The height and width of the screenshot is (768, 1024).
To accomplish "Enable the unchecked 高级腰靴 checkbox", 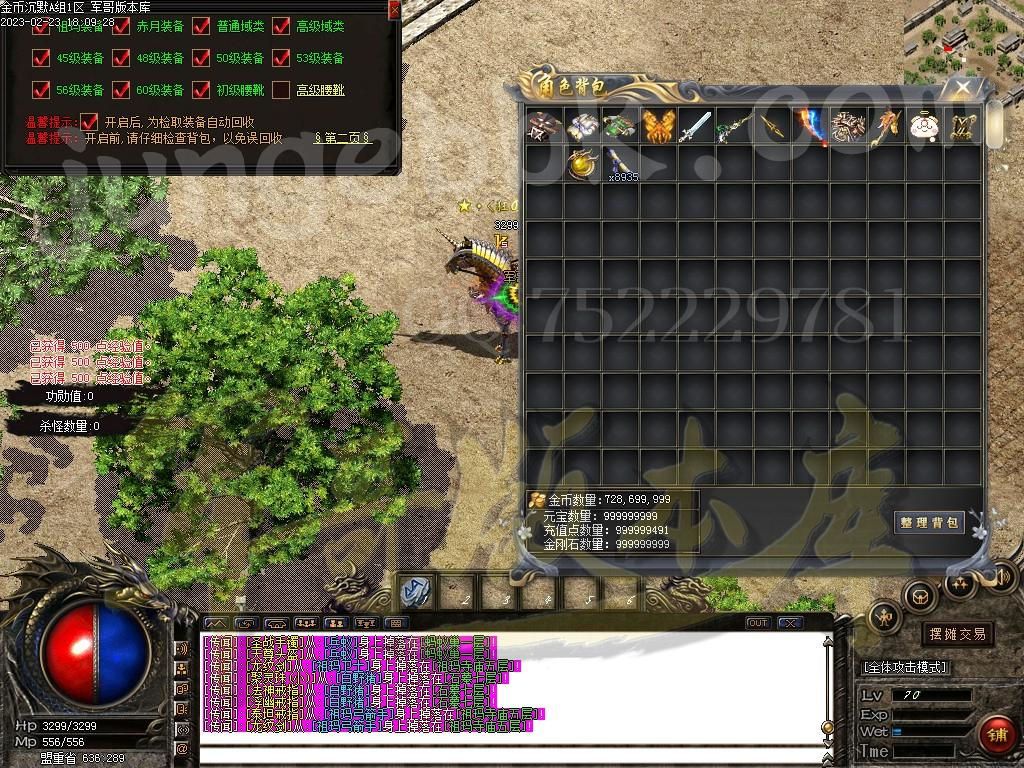I will [281, 90].
